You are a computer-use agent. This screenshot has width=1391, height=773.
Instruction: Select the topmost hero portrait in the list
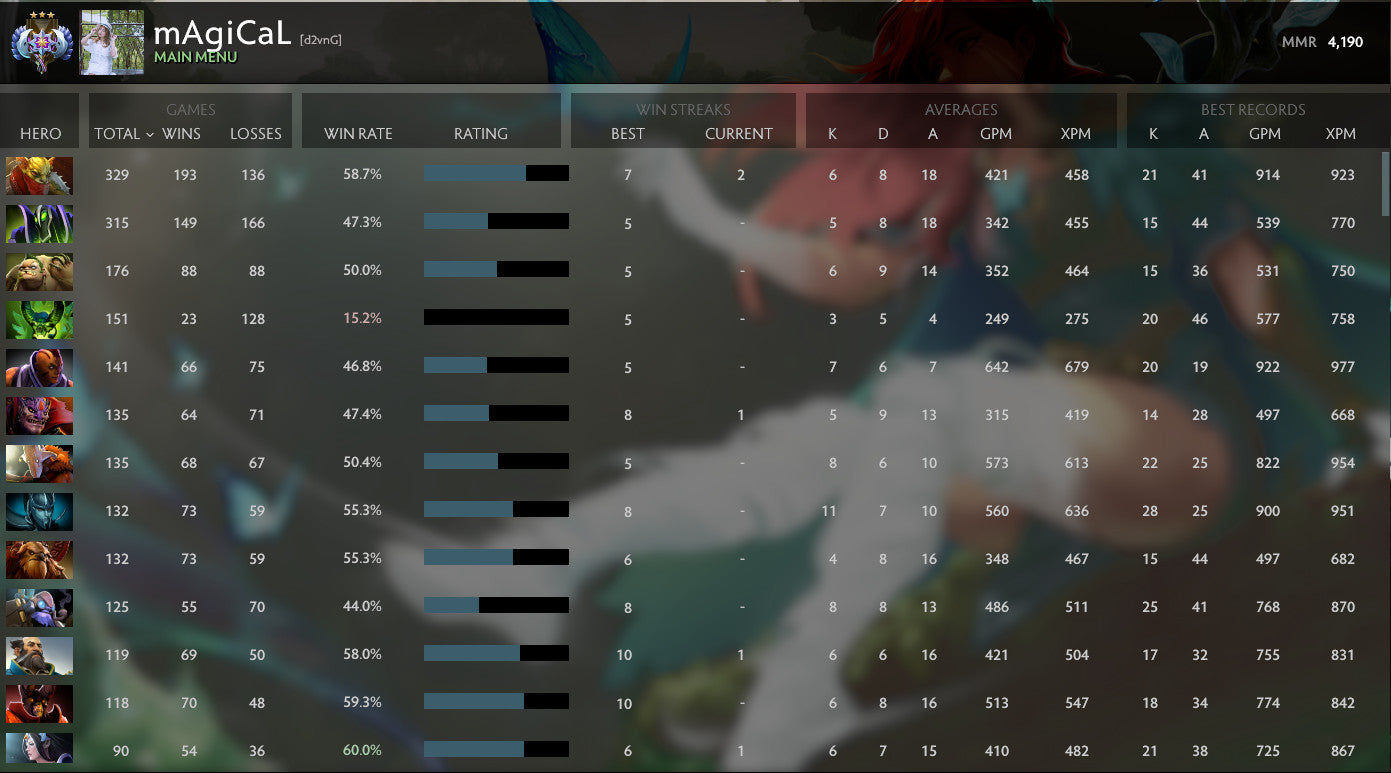(39, 175)
